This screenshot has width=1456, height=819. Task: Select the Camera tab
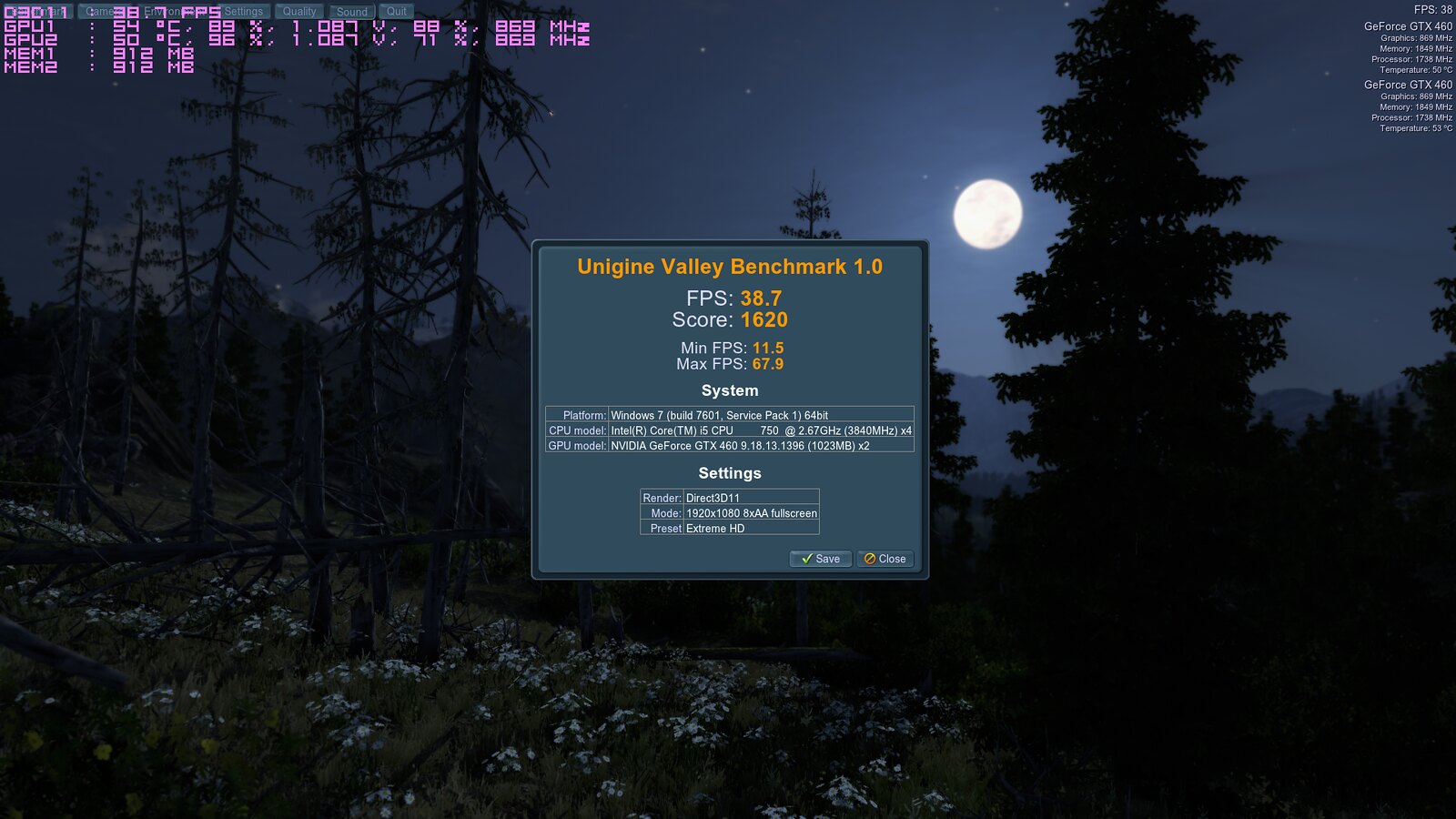(98, 12)
